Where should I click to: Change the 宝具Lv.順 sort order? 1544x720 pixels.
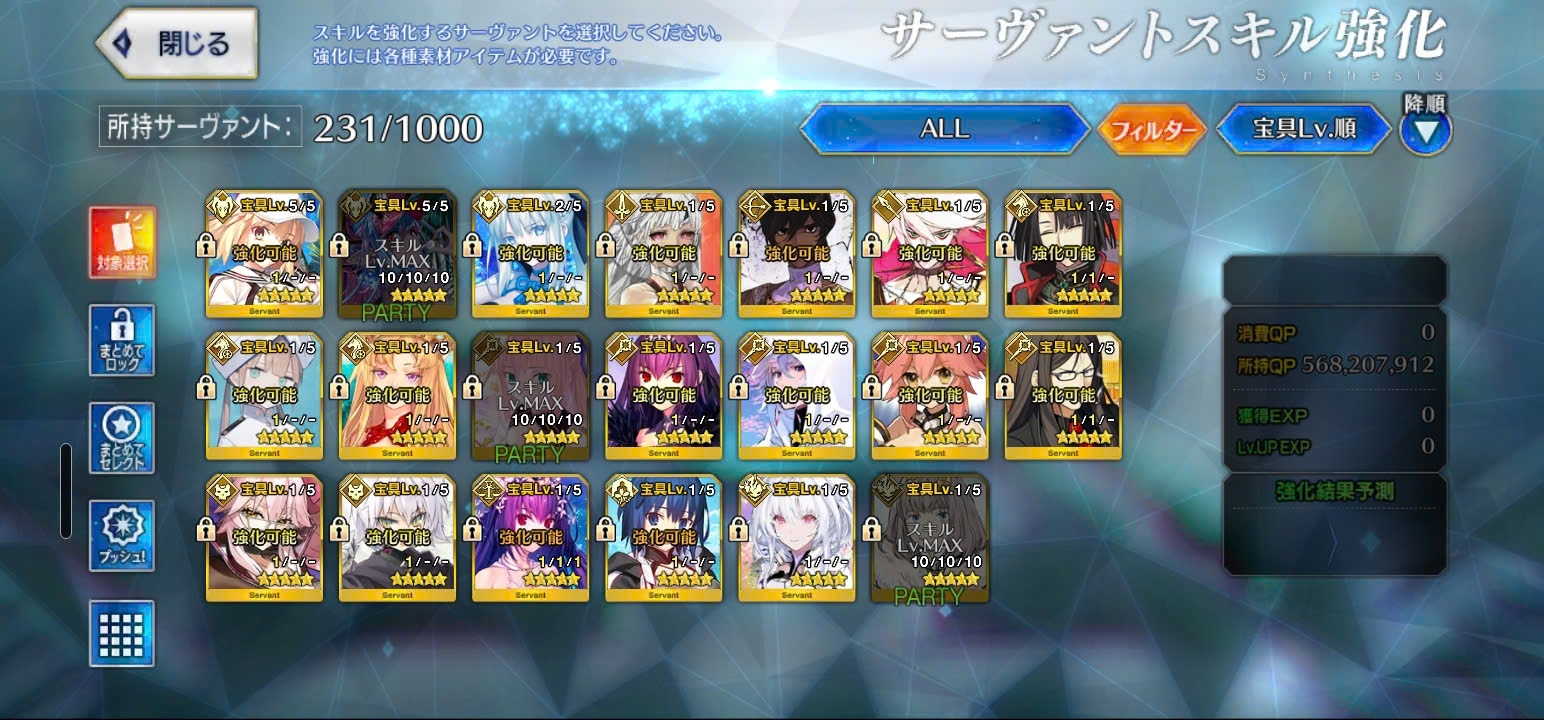1303,129
